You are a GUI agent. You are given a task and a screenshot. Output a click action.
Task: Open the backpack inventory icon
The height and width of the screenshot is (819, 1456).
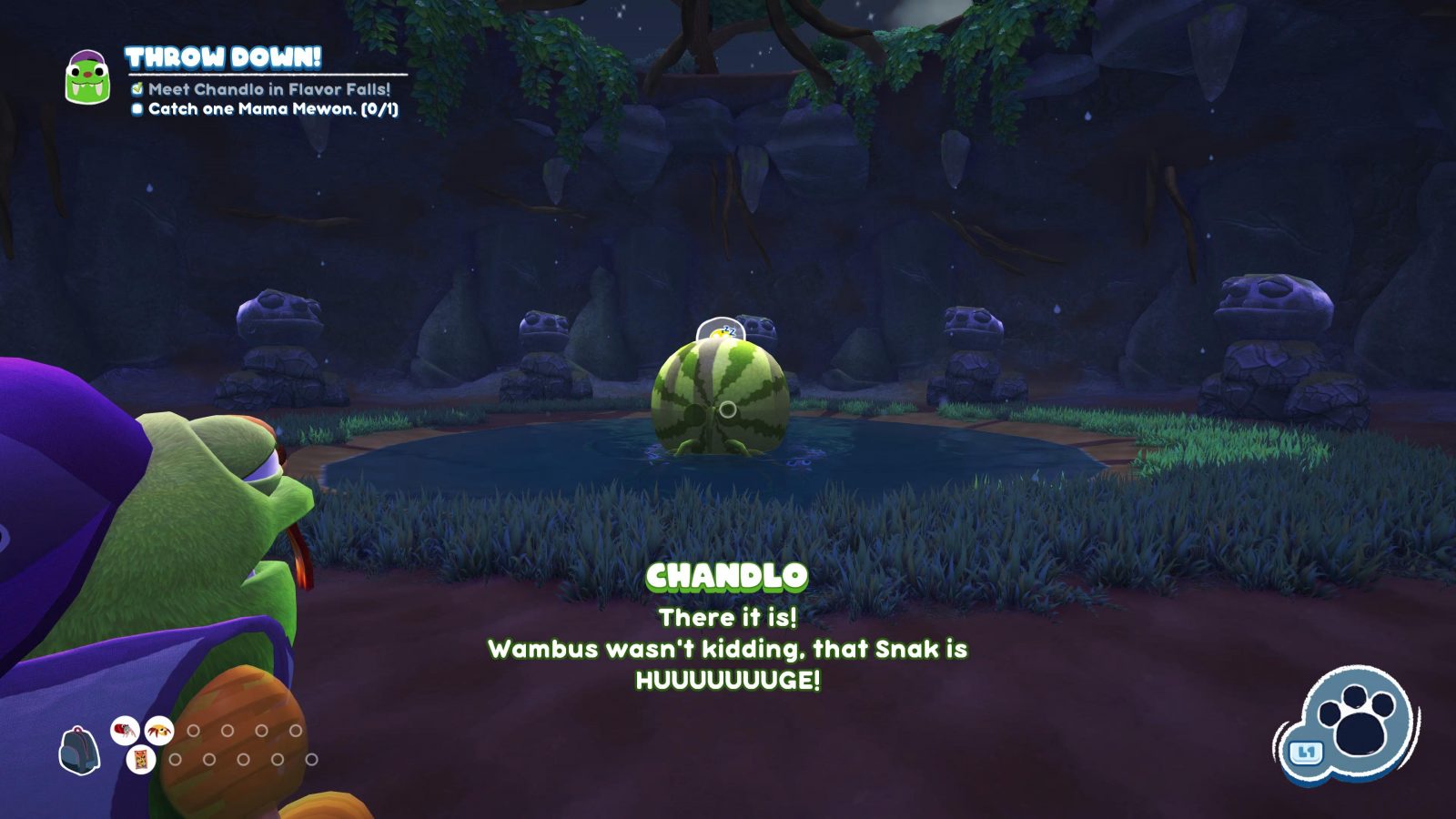pyautogui.click(x=79, y=751)
